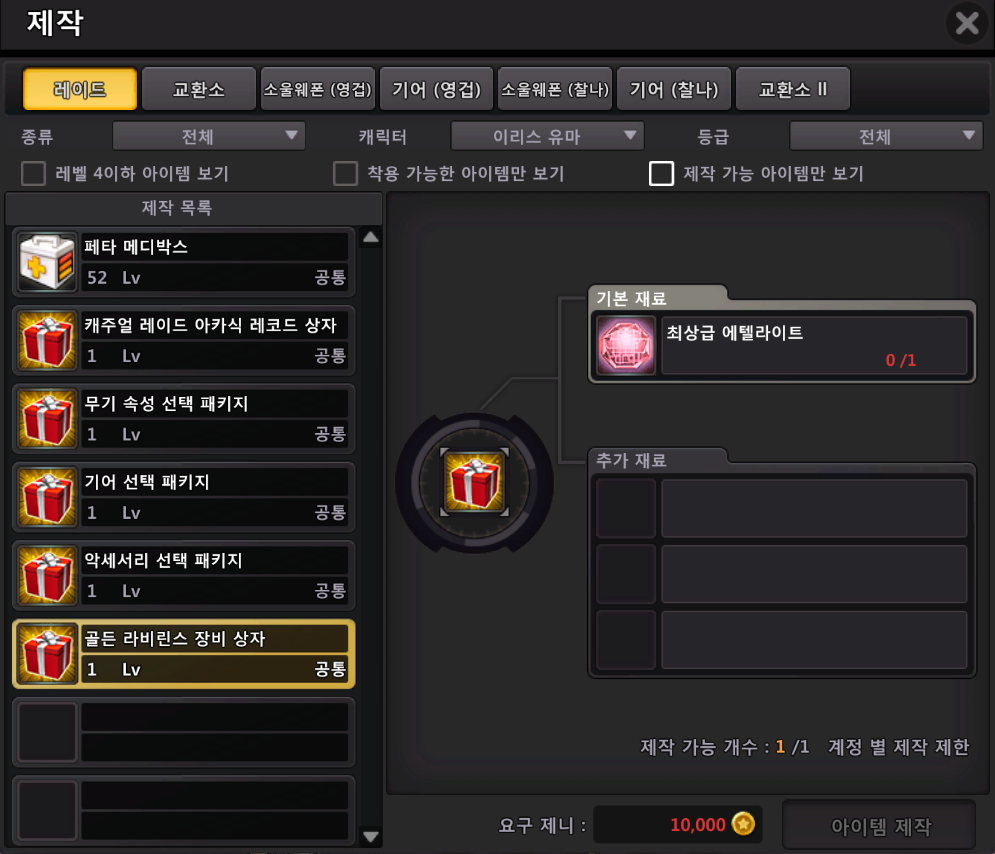The height and width of the screenshot is (854, 995).
Task: Select the 소울웨폰 (영겁) tab
Action: point(317,89)
